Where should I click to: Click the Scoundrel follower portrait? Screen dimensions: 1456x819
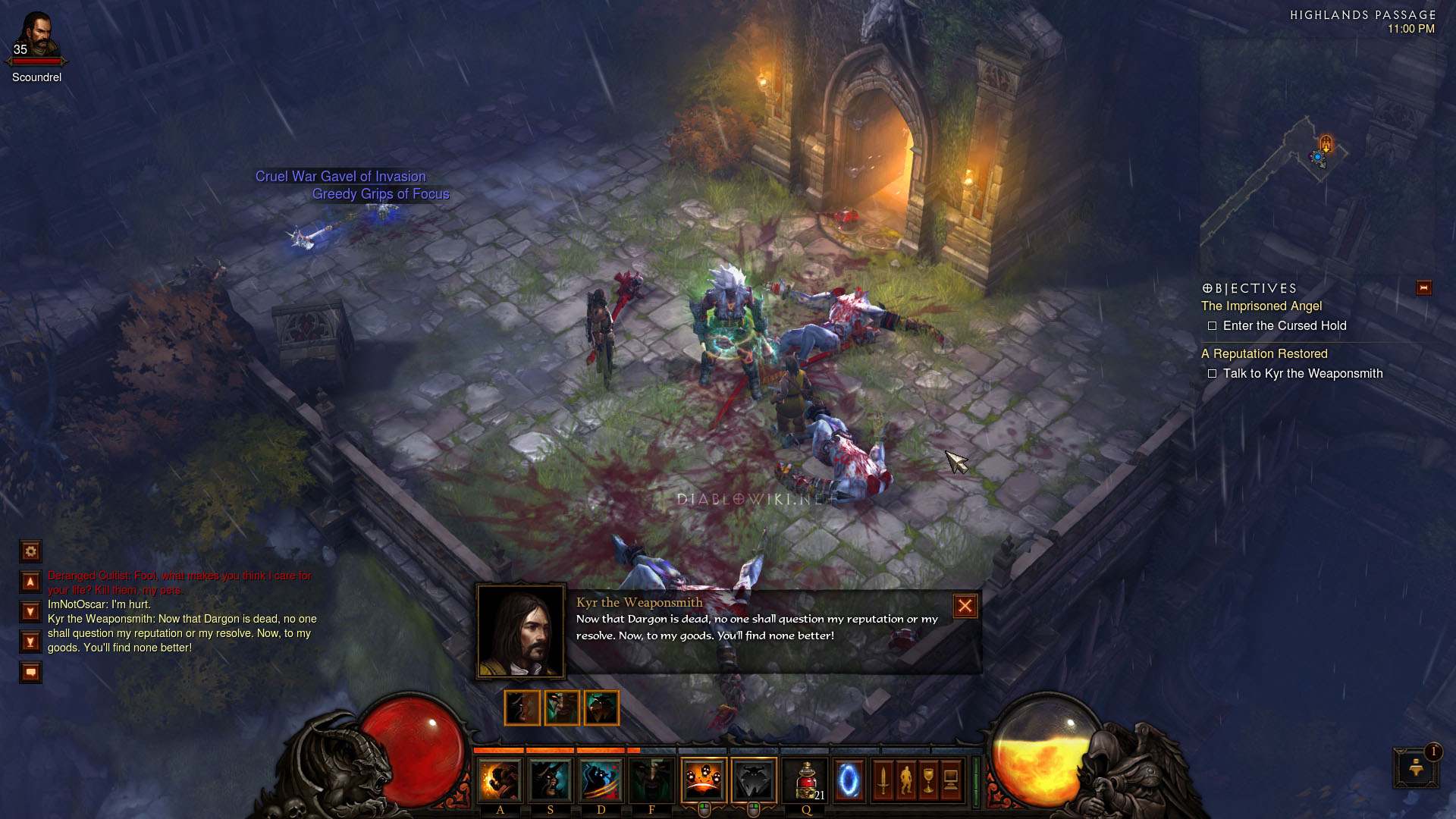point(37,36)
